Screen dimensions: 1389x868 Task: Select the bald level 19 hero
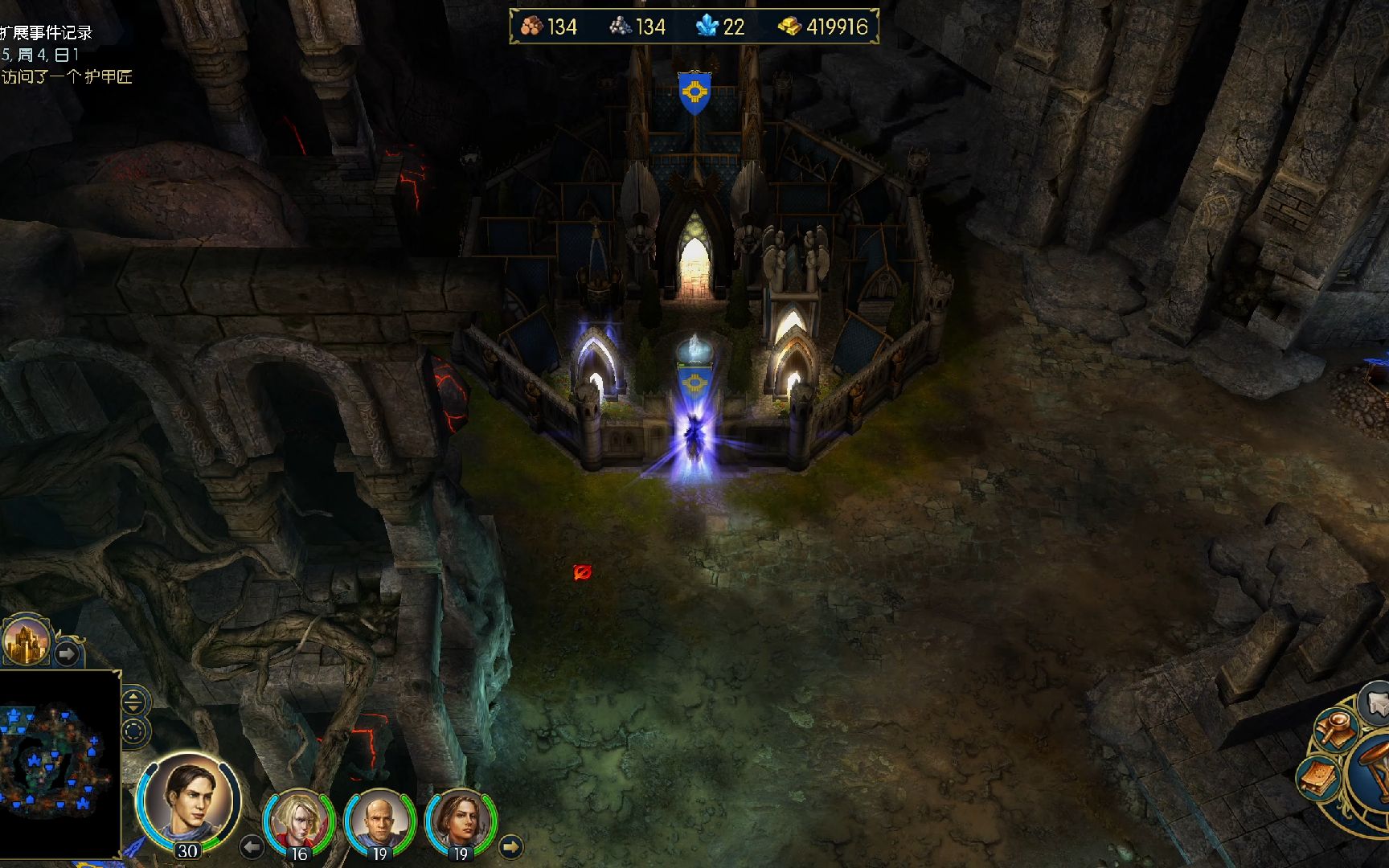(379, 821)
